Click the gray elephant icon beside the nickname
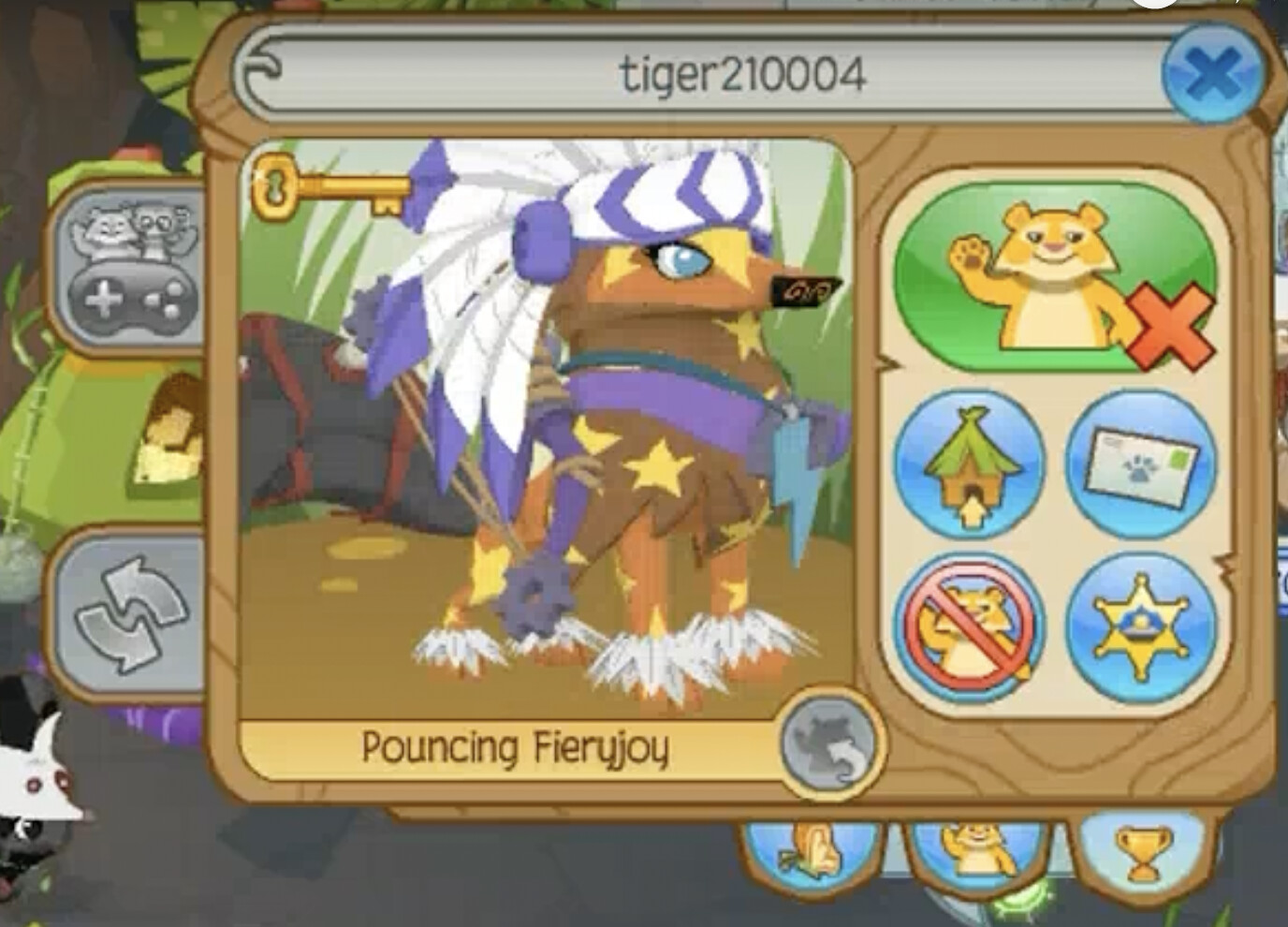 pyautogui.click(x=831, y=744)
